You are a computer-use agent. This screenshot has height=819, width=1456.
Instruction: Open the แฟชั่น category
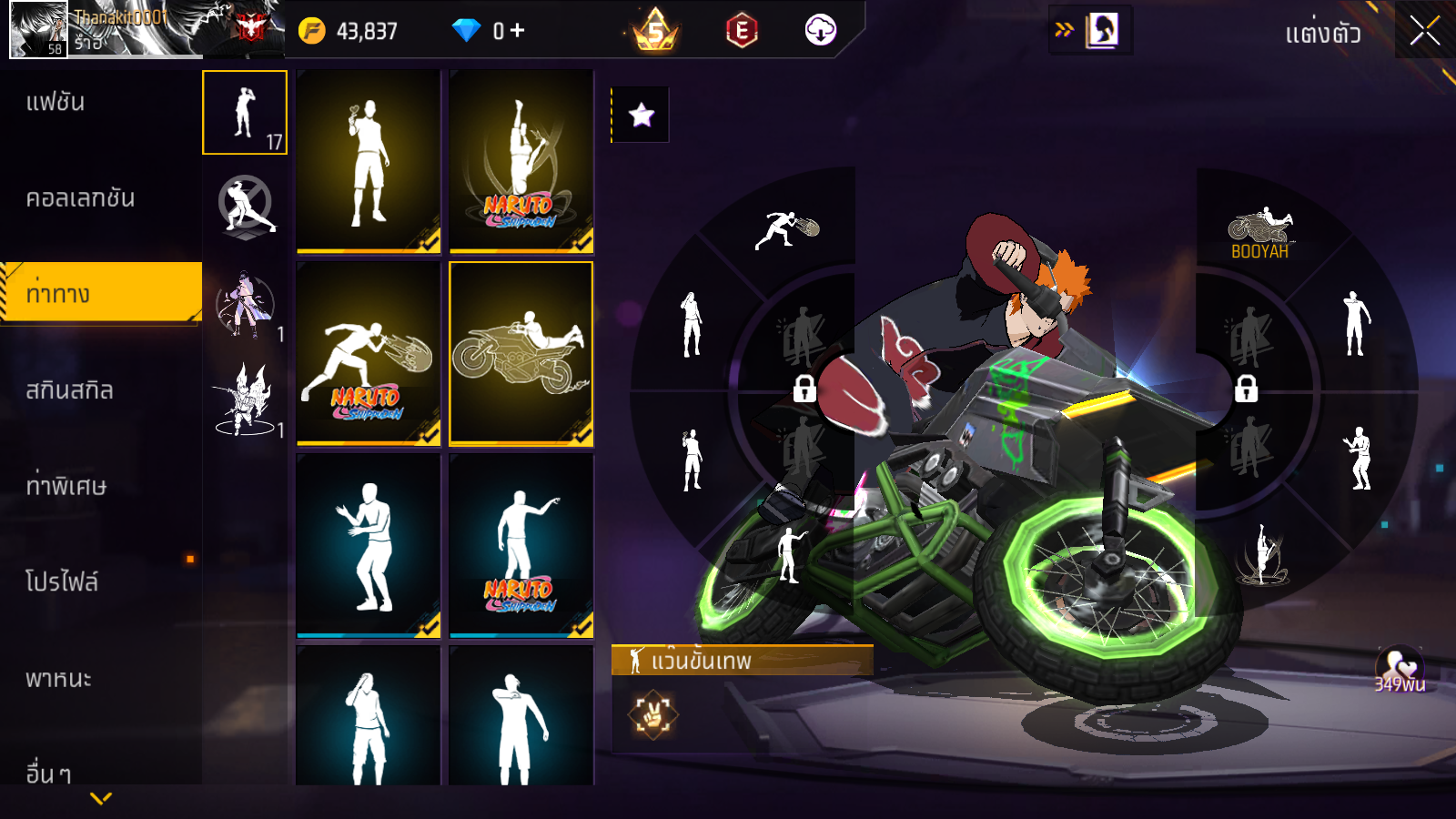tap(56, 102)
